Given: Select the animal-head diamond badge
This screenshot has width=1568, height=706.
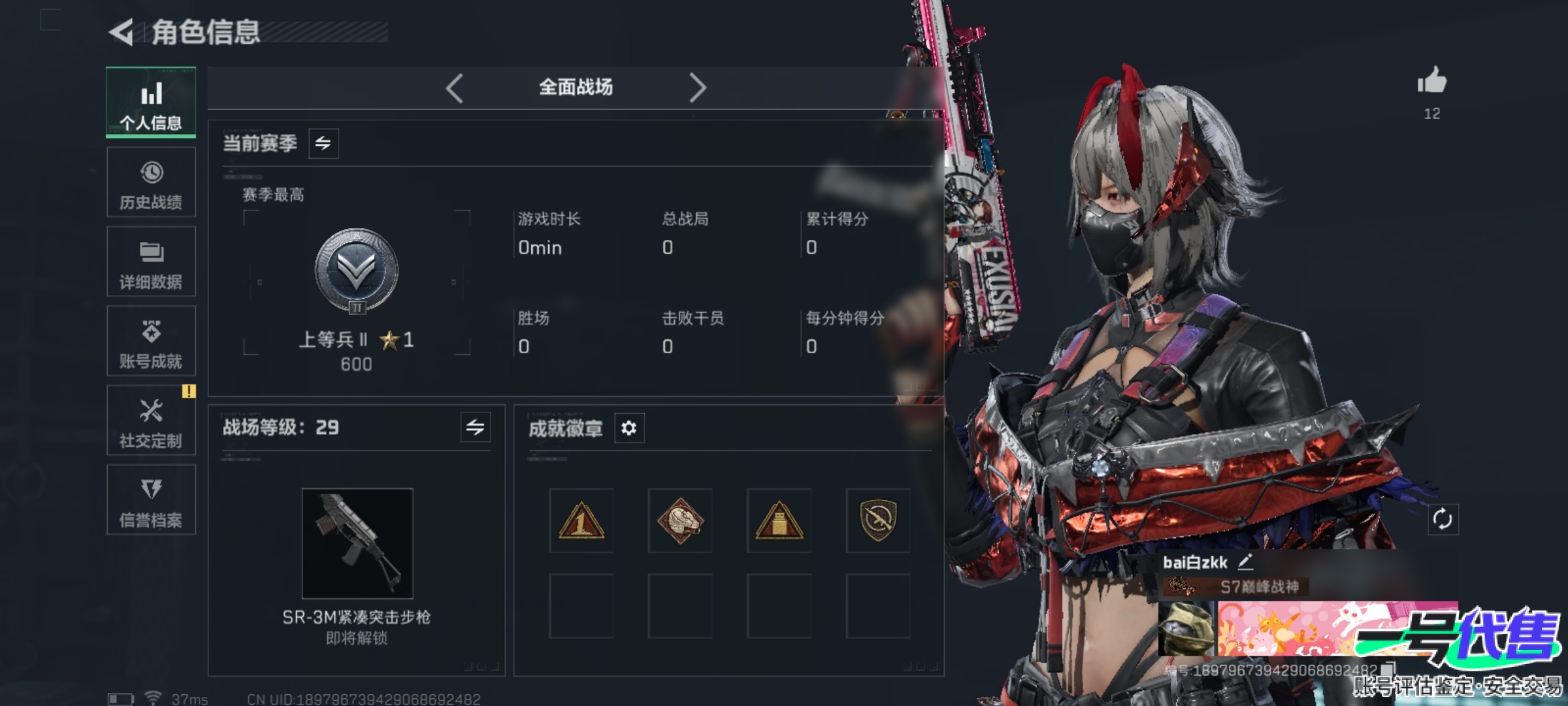Looking at the screenshot, I should [680, 521].
